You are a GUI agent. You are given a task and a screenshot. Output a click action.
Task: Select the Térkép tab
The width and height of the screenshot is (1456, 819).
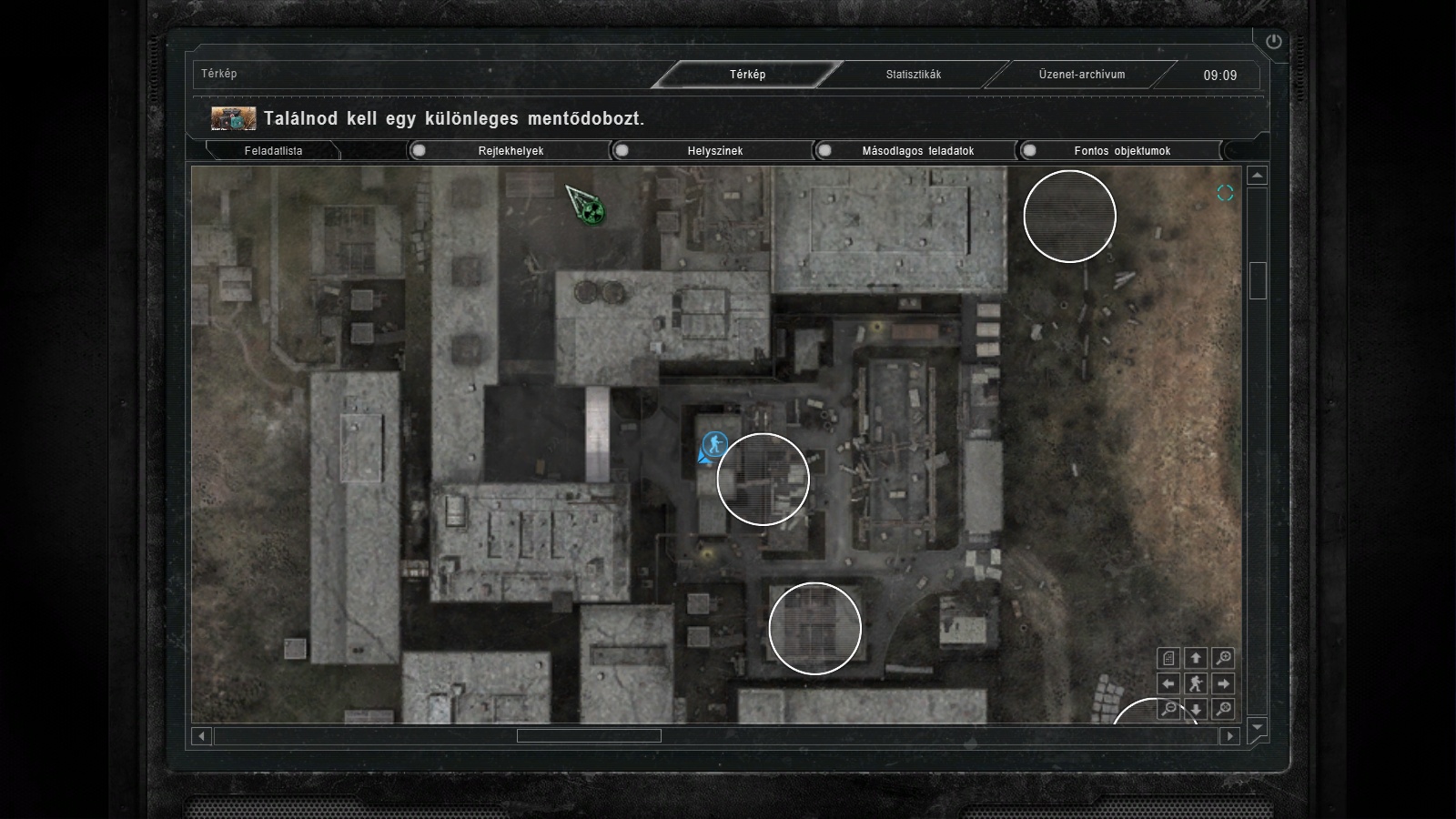tap(747, 75)
